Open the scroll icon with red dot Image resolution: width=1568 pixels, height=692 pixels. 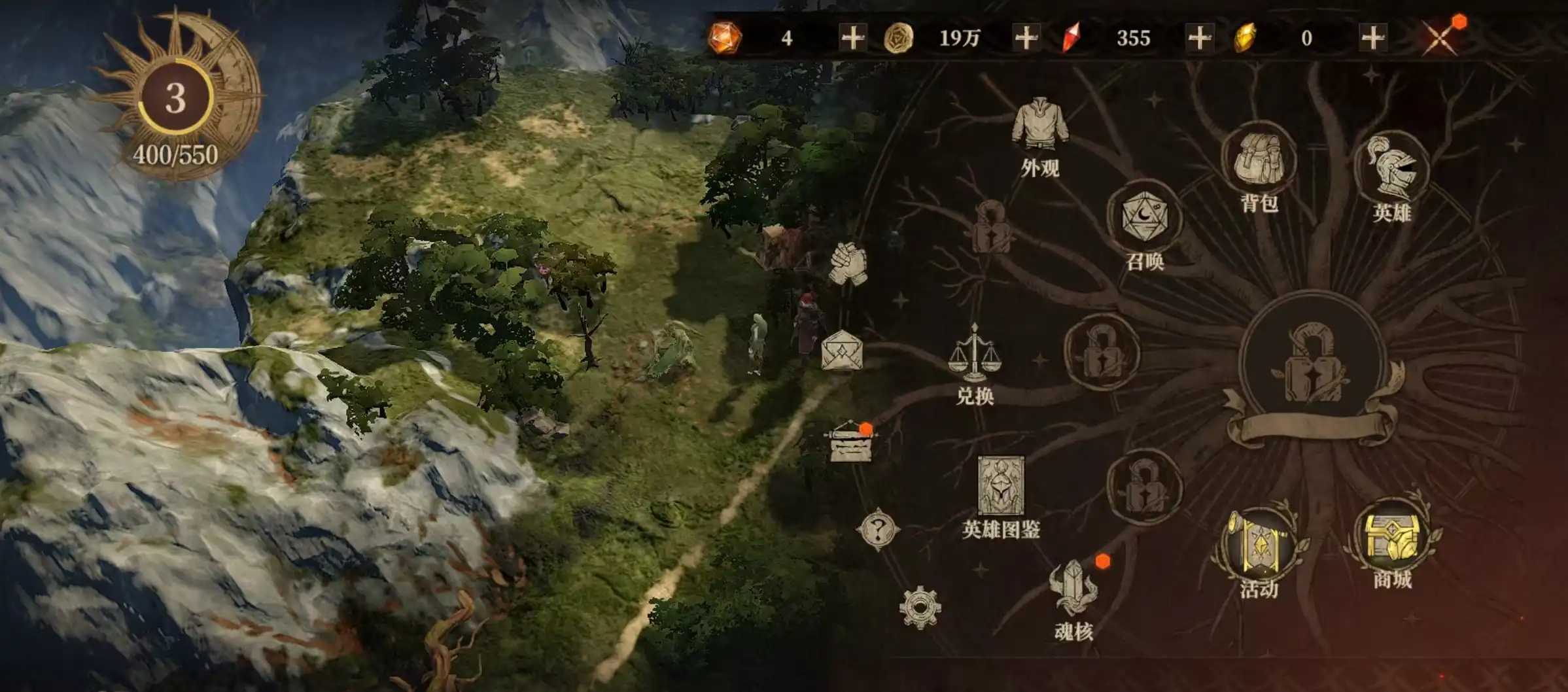850,444
